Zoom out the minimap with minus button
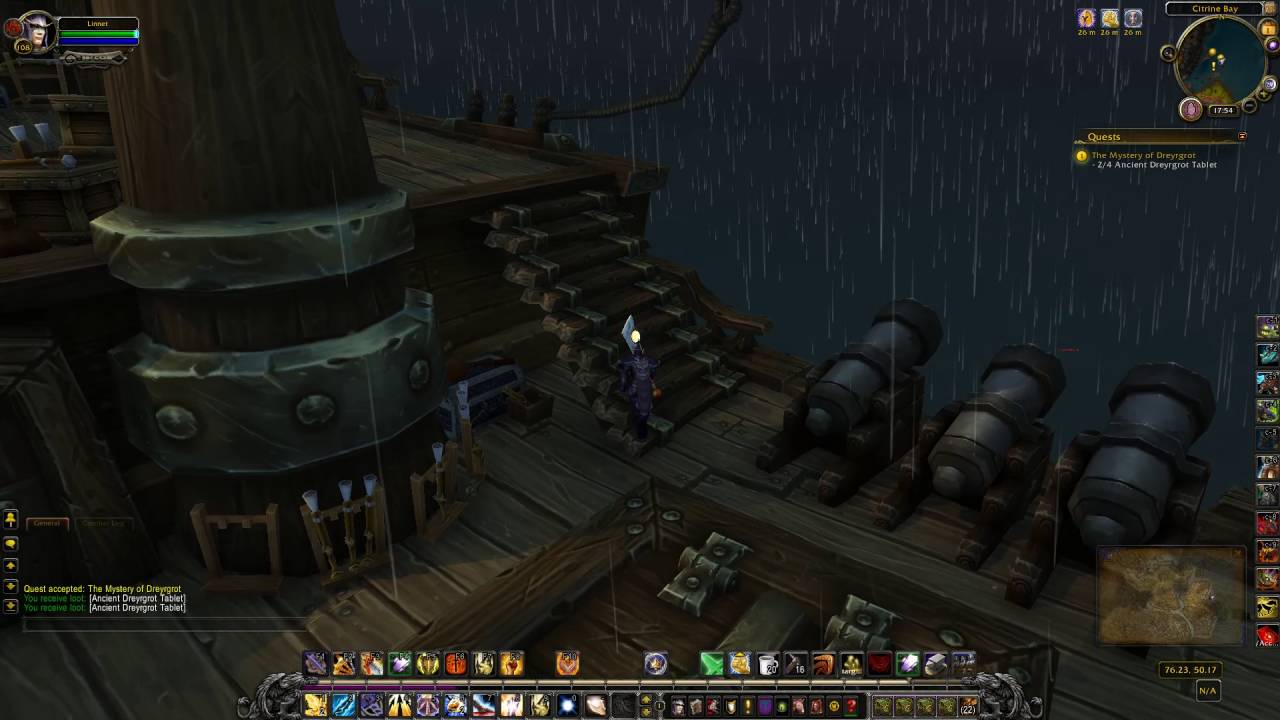This screenshot has width=1280, height=720. pyautogui.click(x=1251, y=106)
